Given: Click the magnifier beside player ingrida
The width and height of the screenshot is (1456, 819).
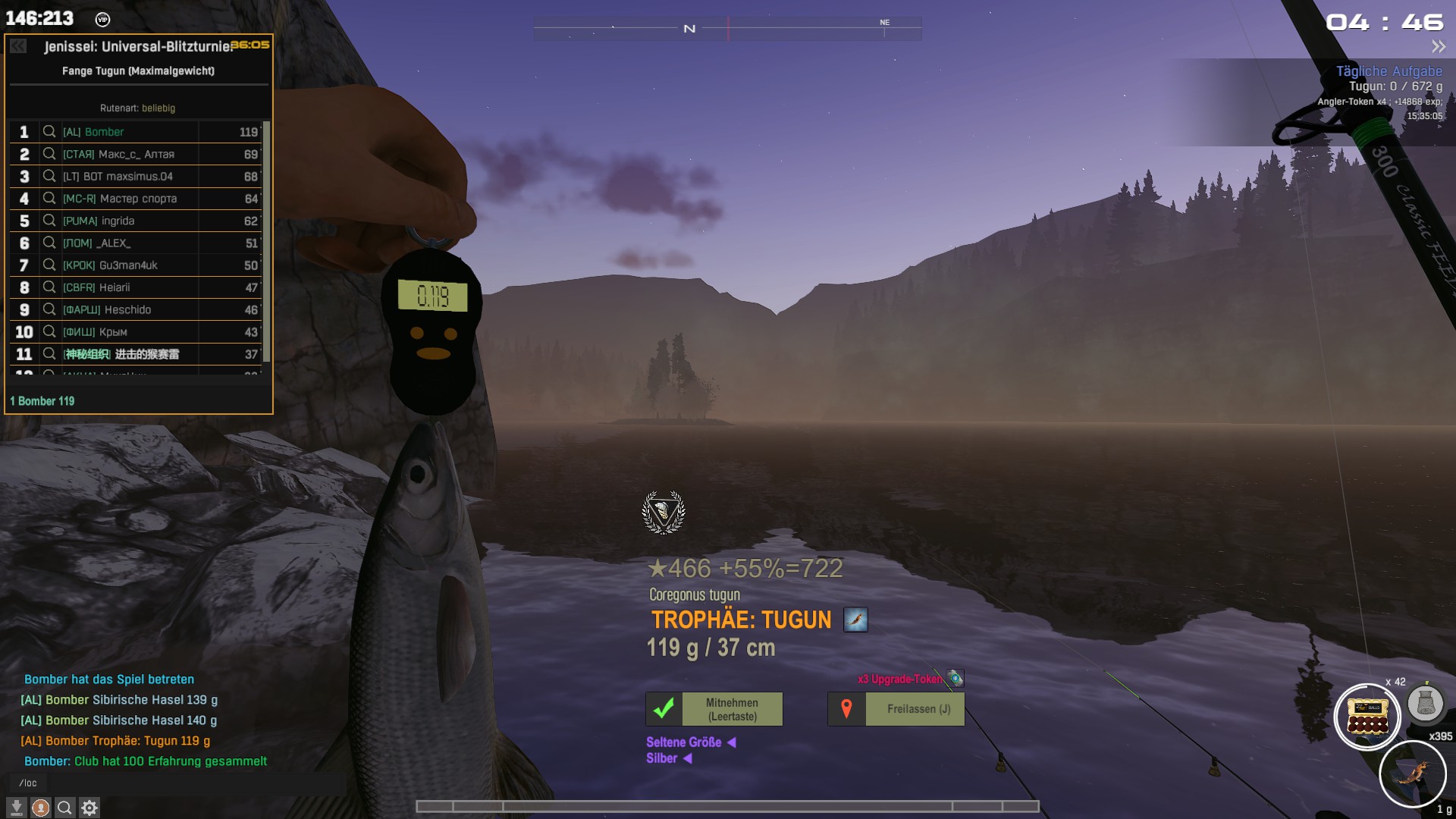Looking at the screenshot, I should [x=49, y=221].
